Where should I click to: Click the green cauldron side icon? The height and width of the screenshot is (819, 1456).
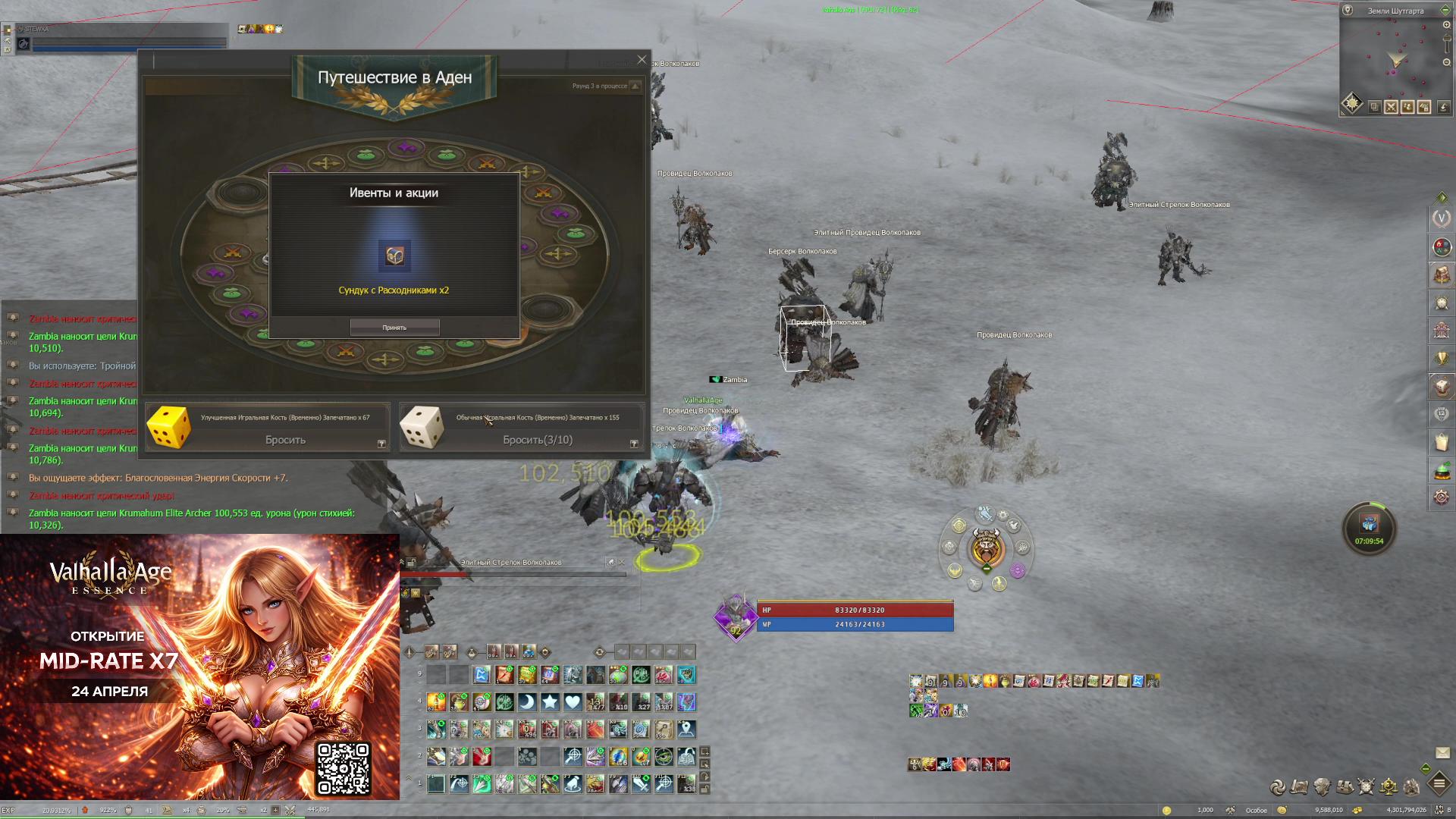1441,470
